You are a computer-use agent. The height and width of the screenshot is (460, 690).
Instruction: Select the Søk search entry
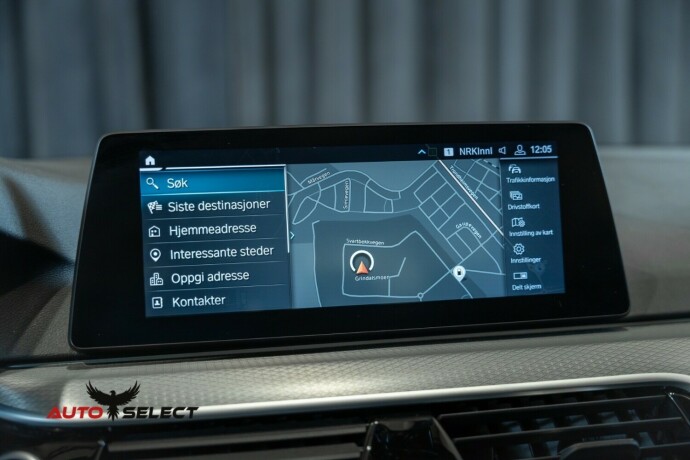[x=214, y=183]
